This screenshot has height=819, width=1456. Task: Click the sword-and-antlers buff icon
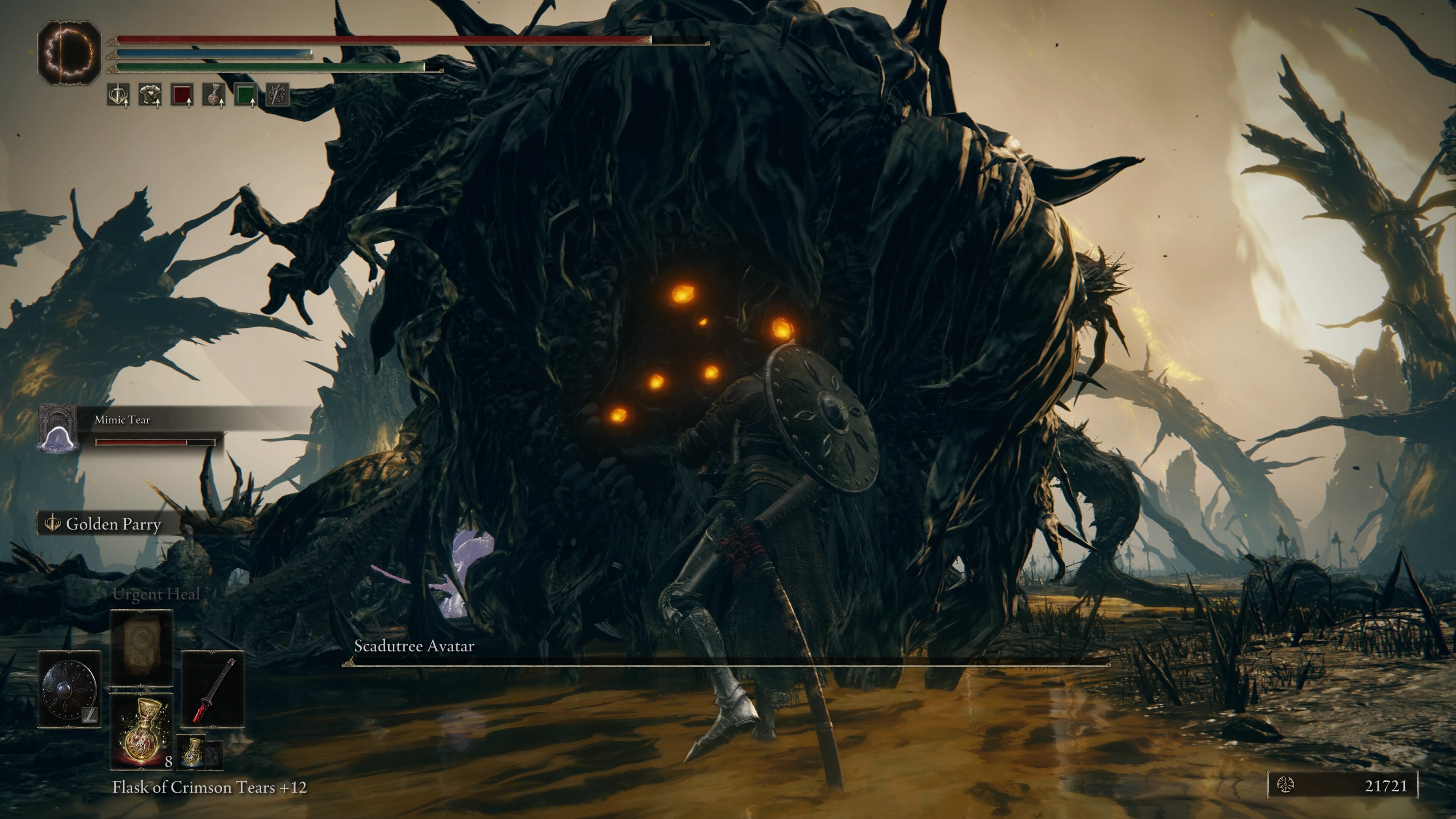click(118, 95)
